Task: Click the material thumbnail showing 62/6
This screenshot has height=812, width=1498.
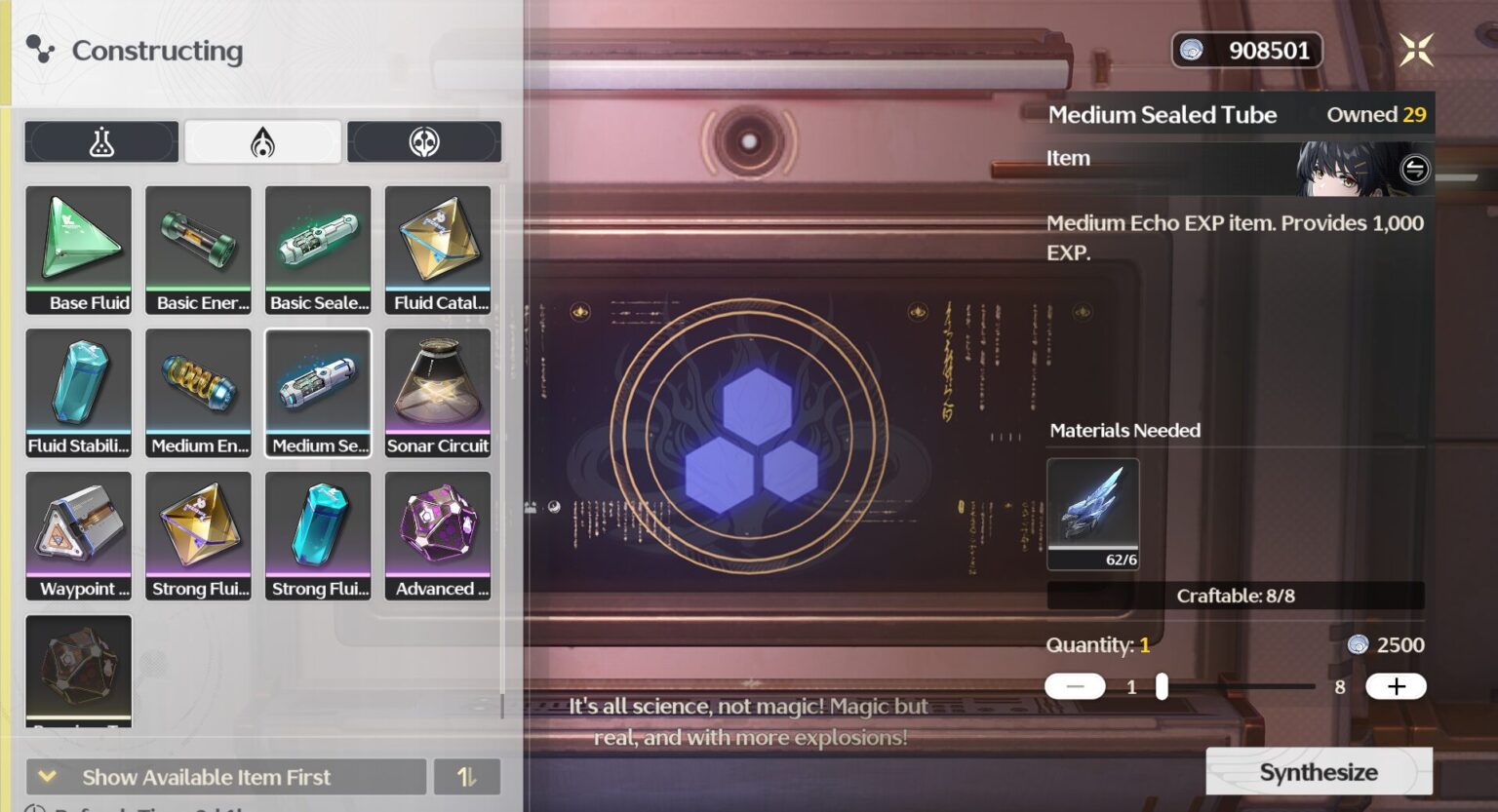Action: pyautogui.click(x=1093, y=515)
